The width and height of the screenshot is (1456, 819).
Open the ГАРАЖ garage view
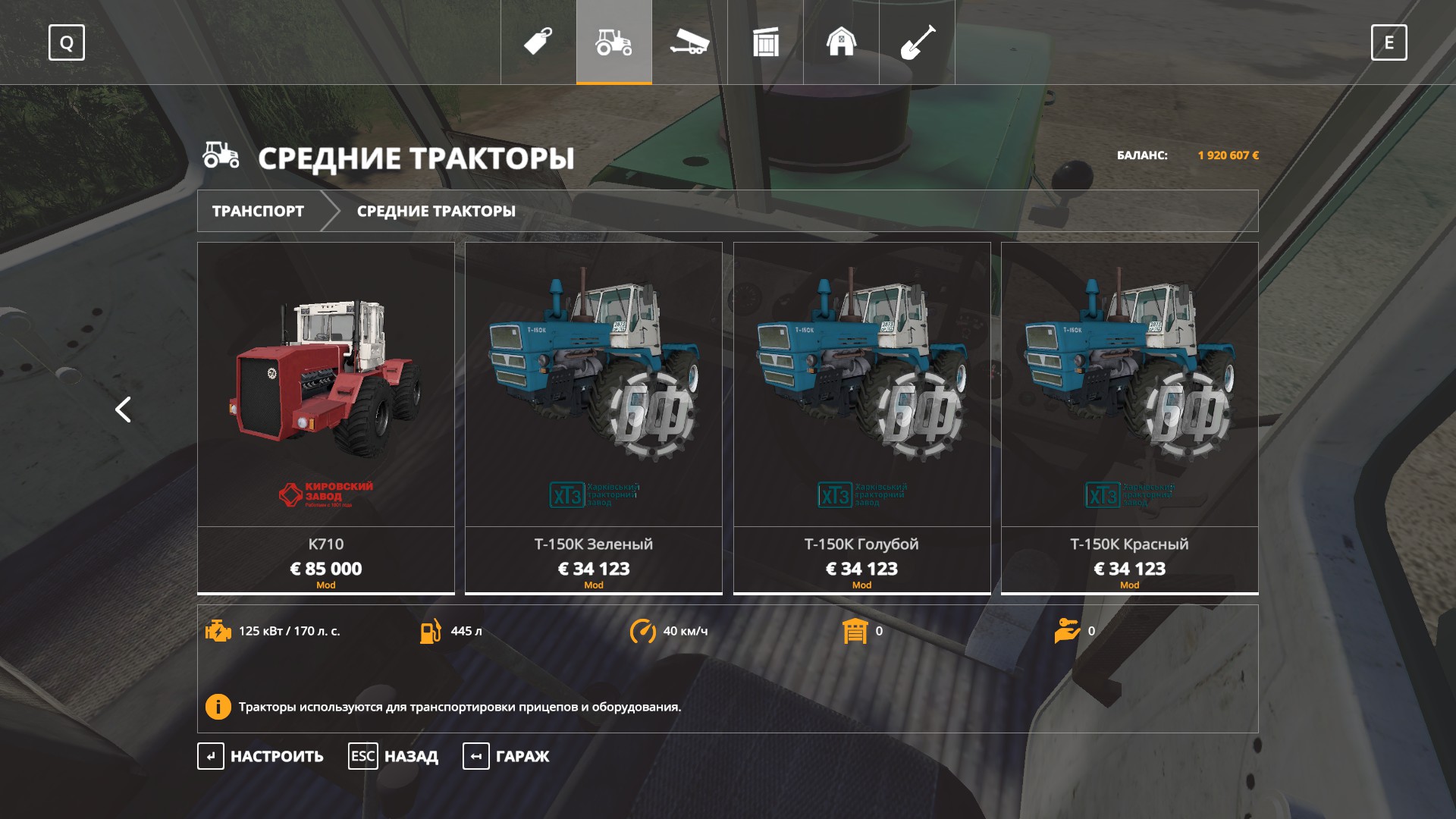507,756
